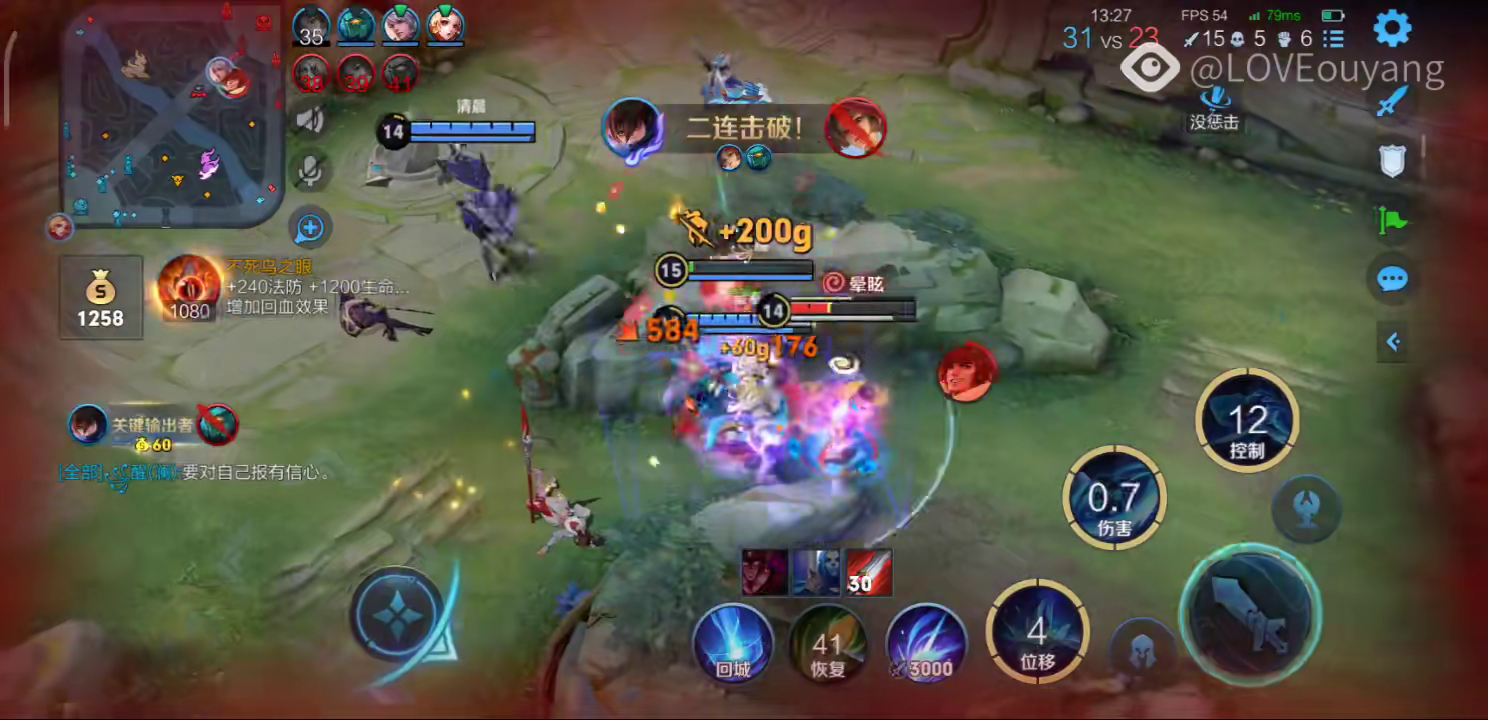Screen dimensions: 1488x720
Task: Activate the 回城 recall ability
Action: pos(733,643)
